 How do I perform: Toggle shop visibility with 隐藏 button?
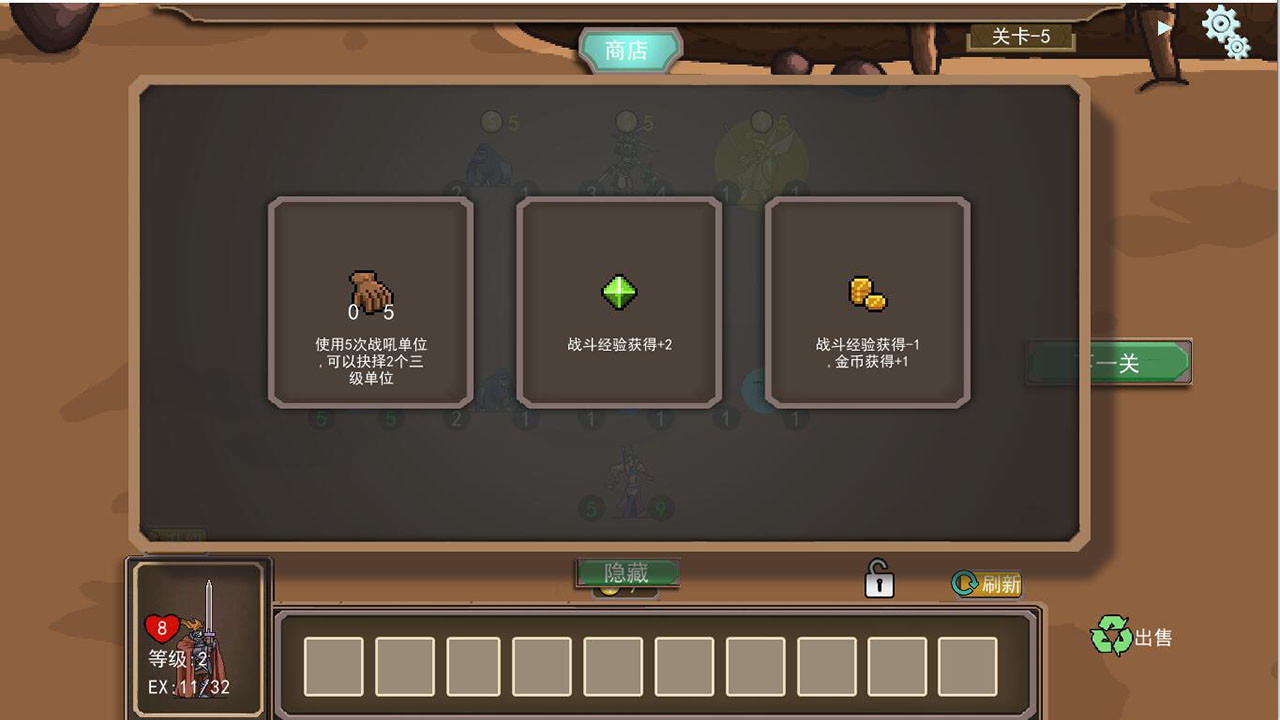[x=627, y=573]
